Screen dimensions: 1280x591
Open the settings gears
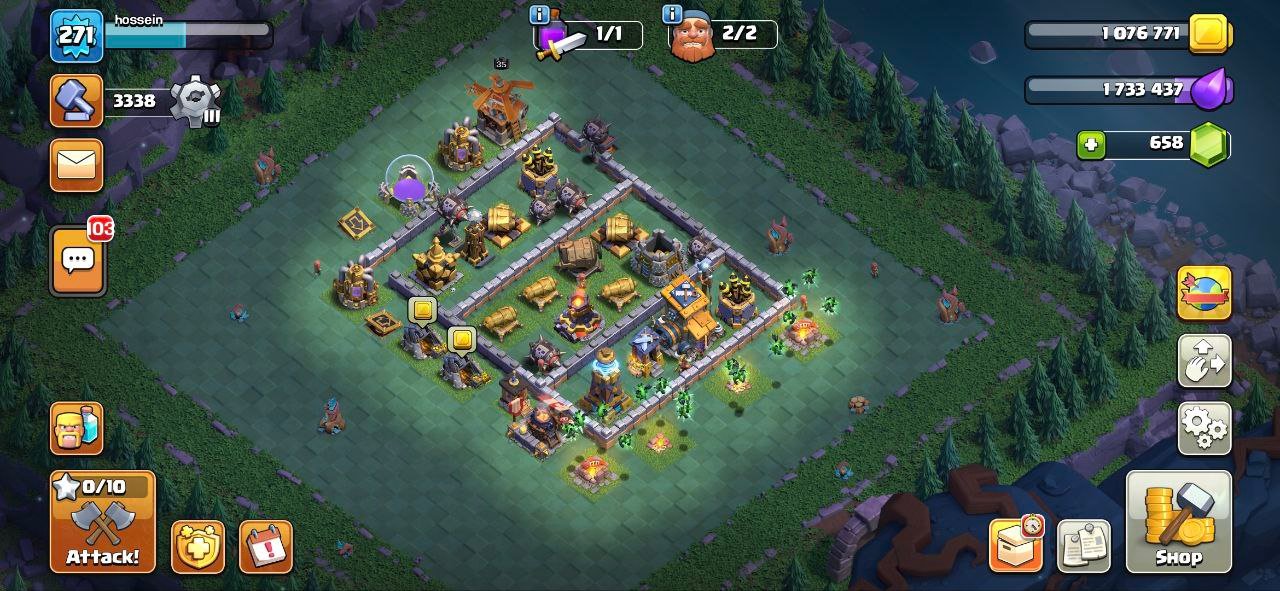tap(1204, 428)
